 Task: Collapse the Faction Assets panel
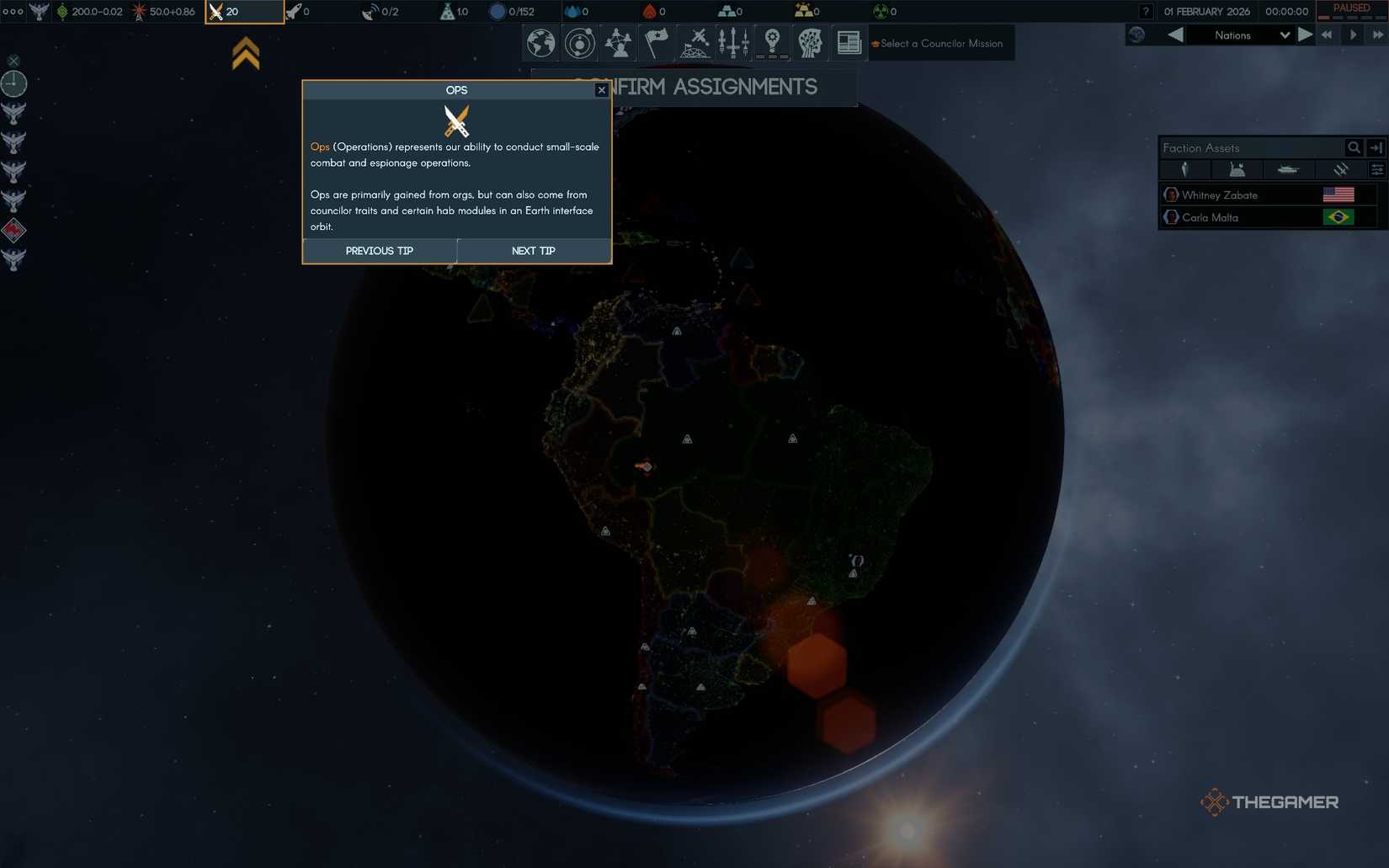[x=1376, y=147]
